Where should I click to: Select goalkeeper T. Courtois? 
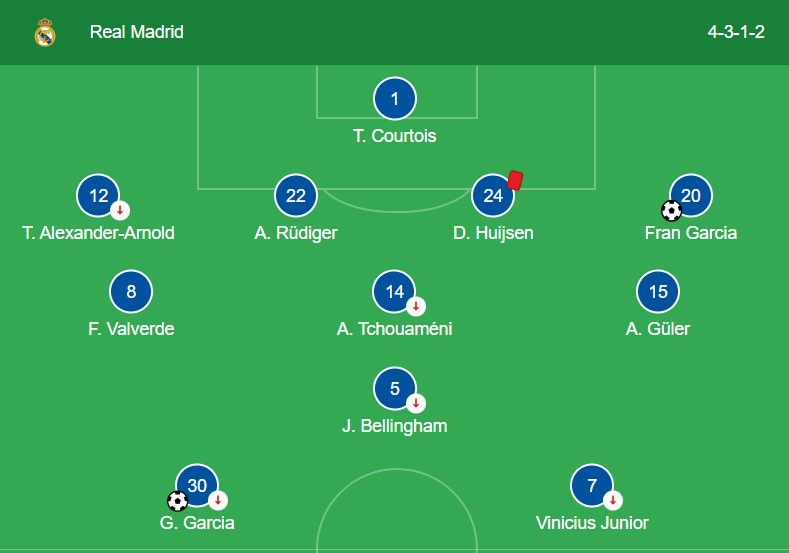(x=395, y=99)
